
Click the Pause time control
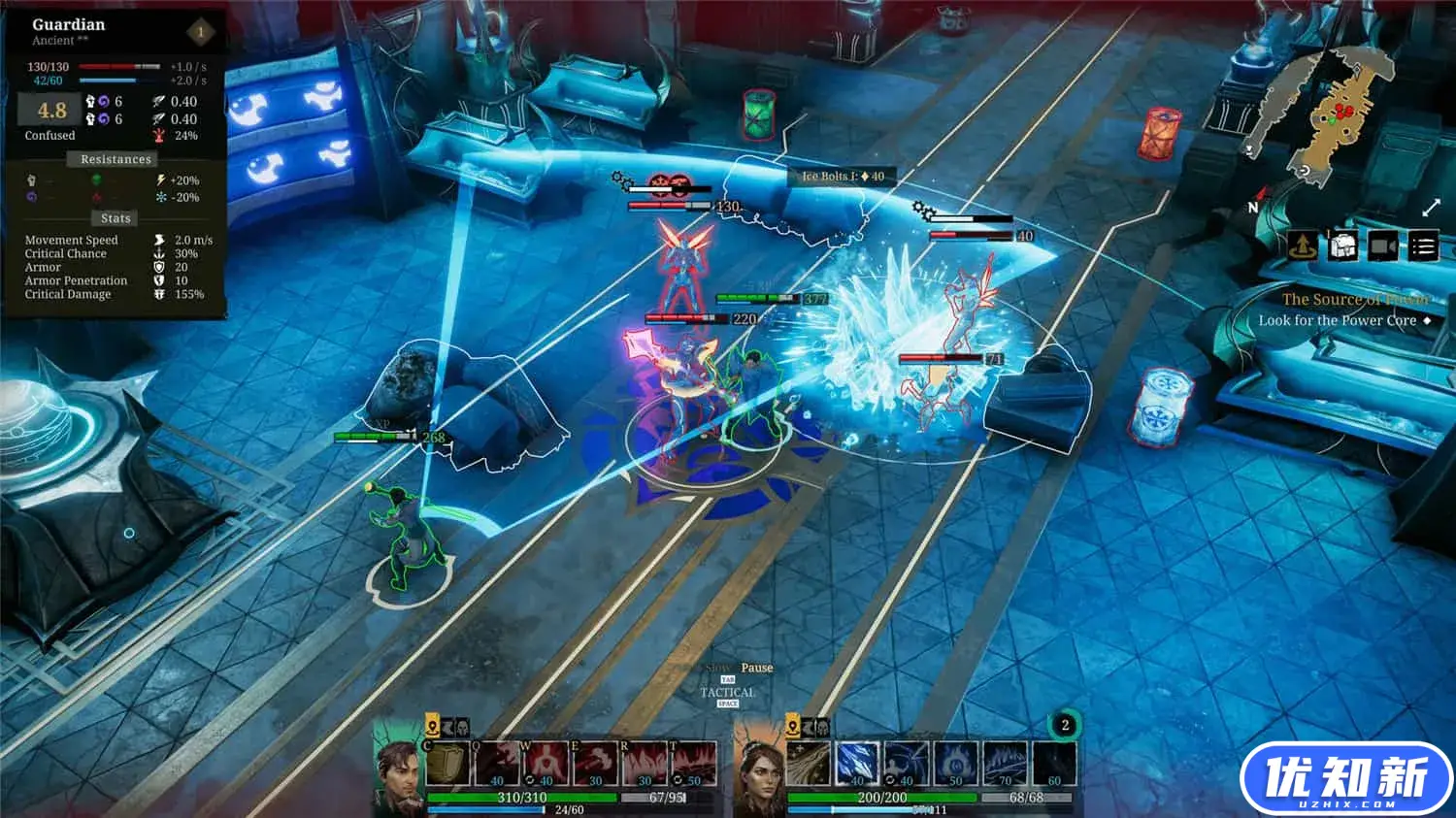757,668
